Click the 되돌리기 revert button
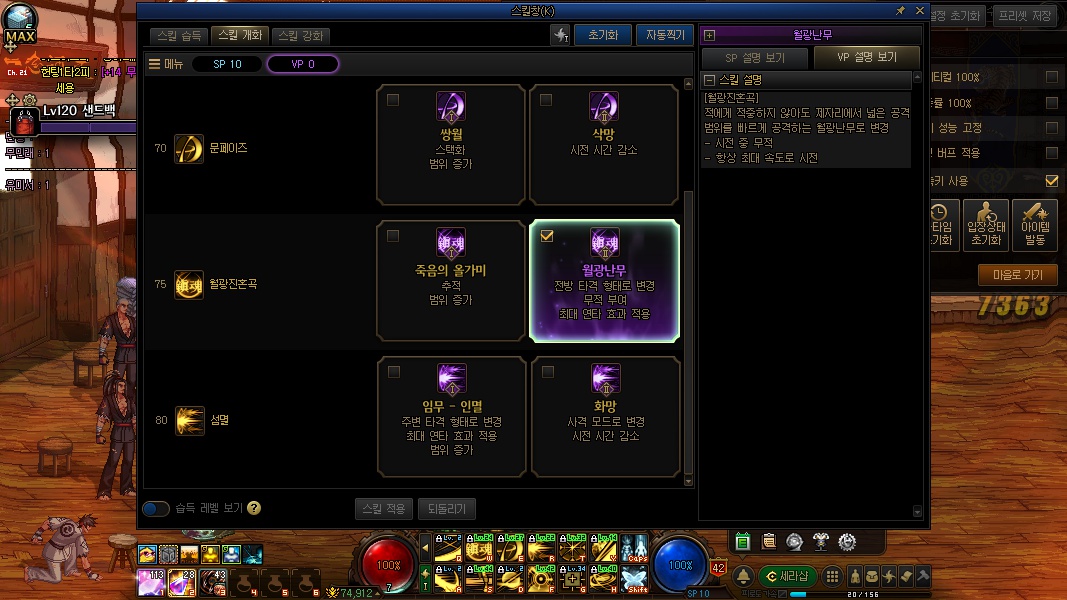 446,508
